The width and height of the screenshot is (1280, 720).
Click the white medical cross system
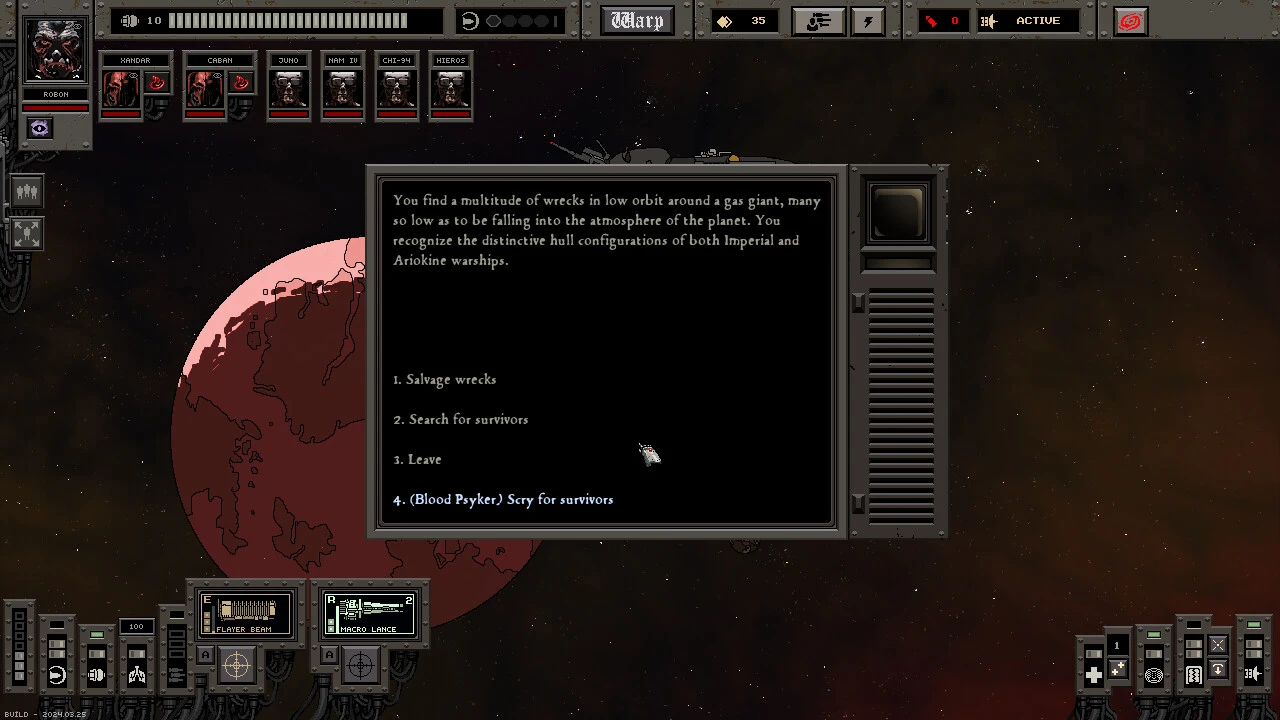(1093, 675)
